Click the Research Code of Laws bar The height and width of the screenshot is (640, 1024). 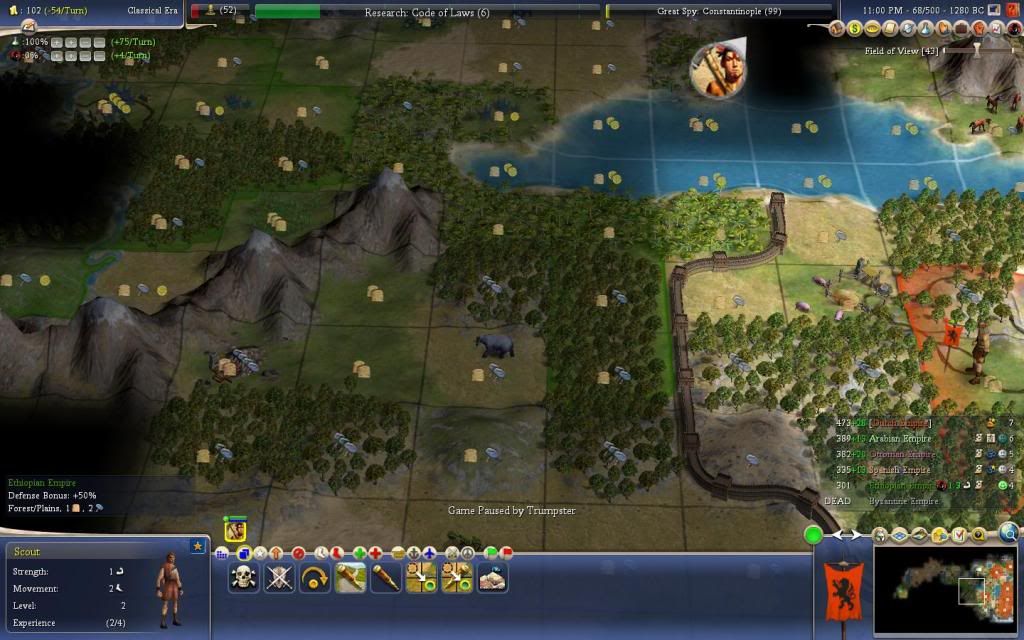[427, 11]
